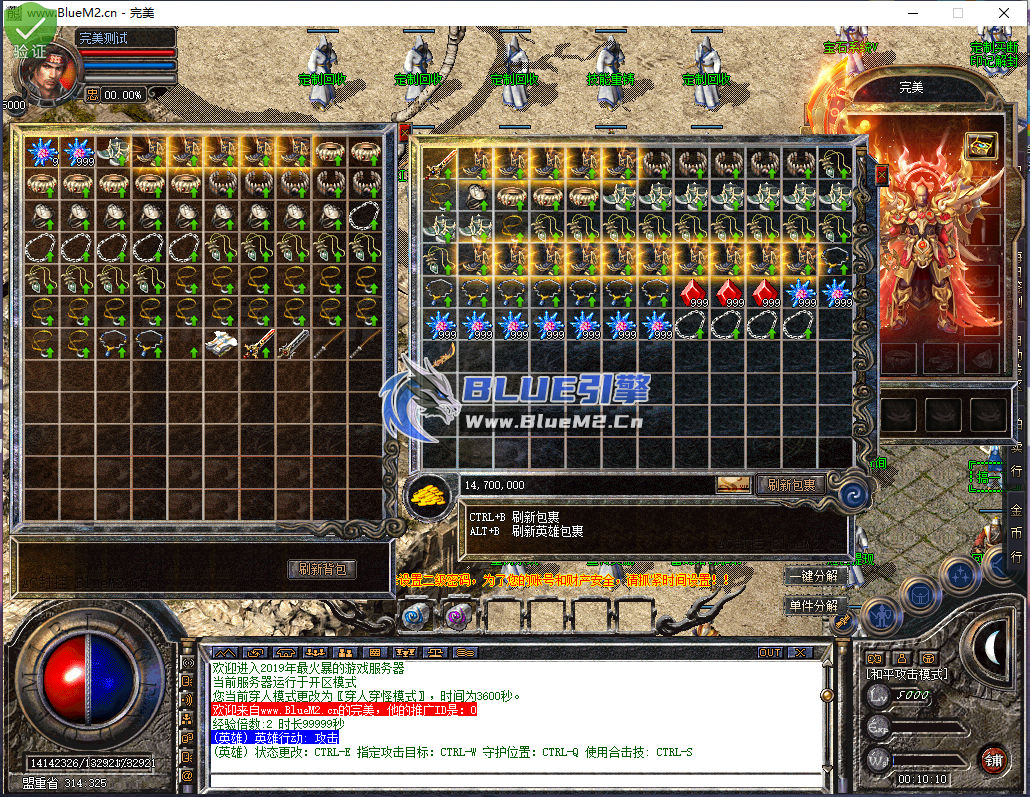Select the white winged item in left bag
Screen dimensions: 1030x797
[x=221, y=343]
